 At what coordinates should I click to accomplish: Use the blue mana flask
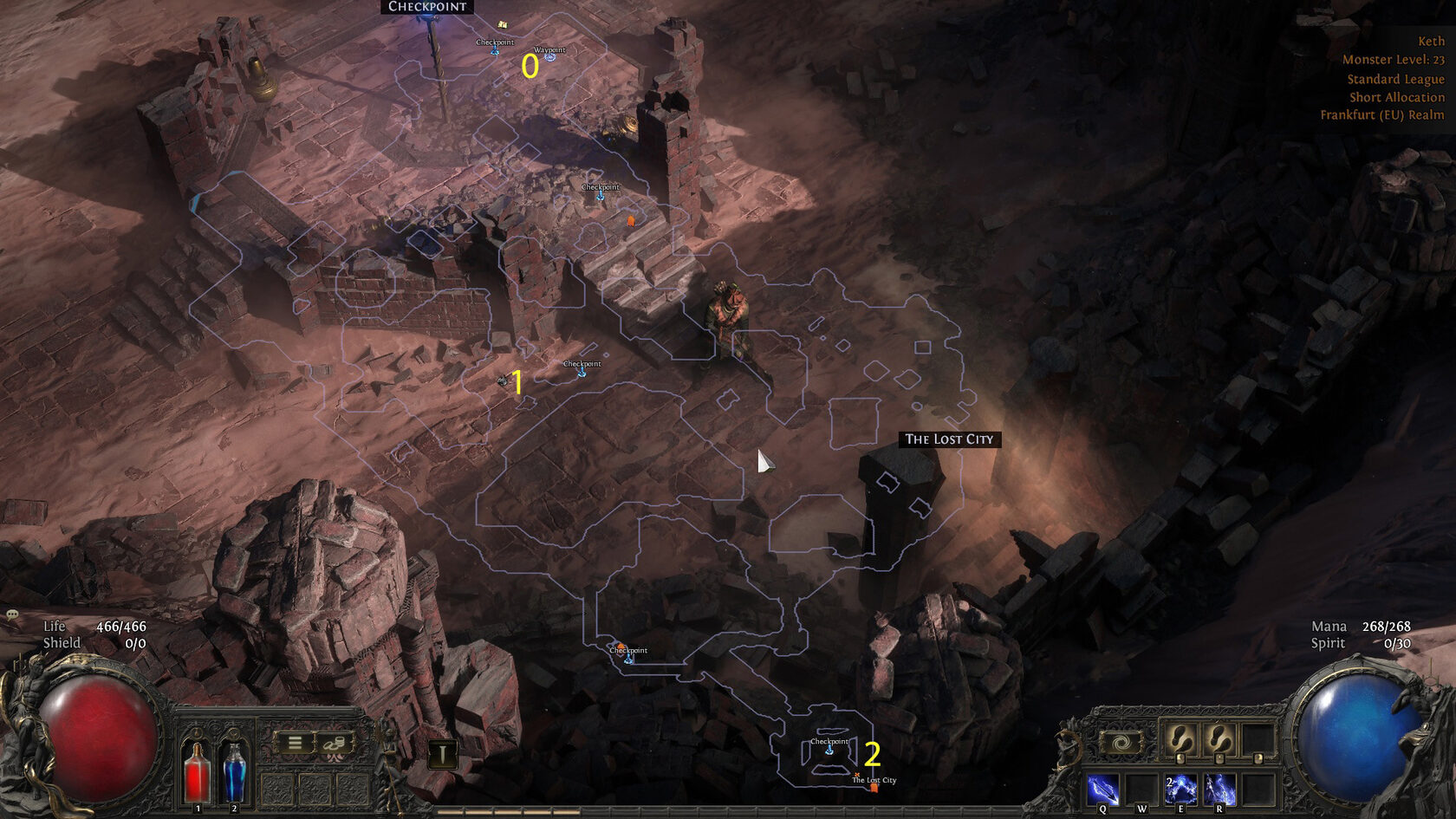pyautogui.click(x=234, y=771)
